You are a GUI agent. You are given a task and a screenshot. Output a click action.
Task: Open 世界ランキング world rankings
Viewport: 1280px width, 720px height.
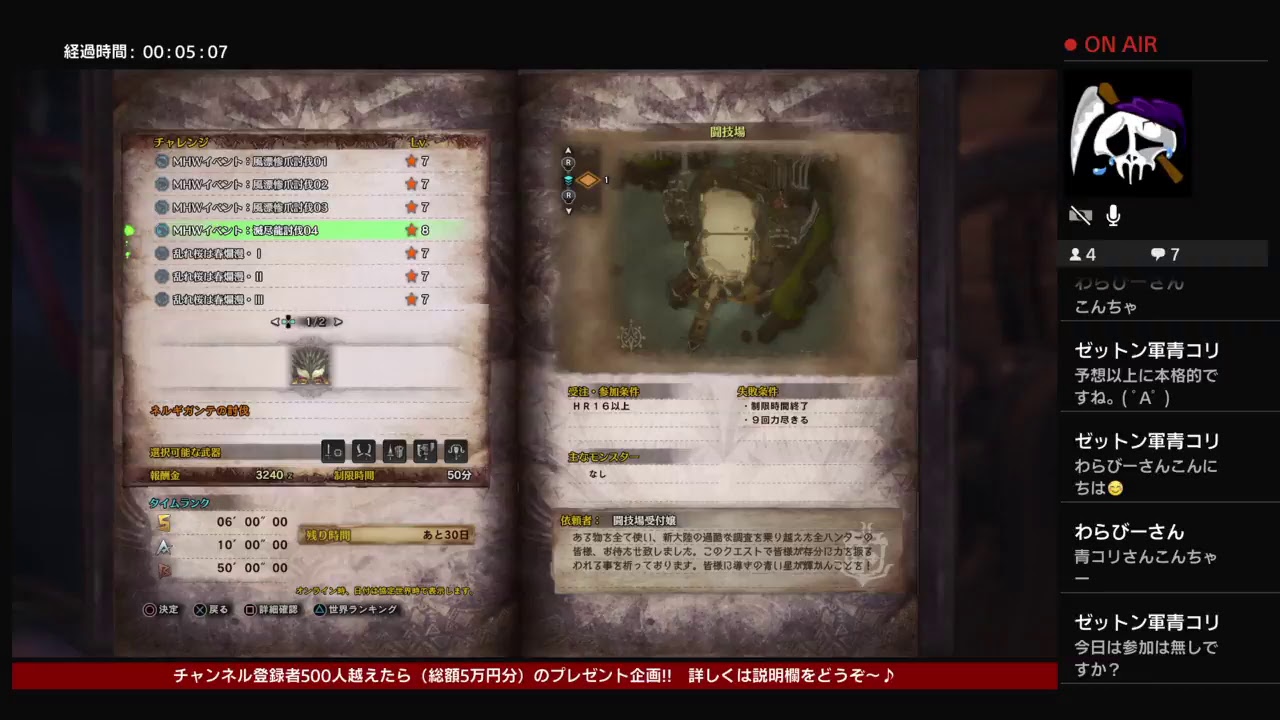coord(359,608)
